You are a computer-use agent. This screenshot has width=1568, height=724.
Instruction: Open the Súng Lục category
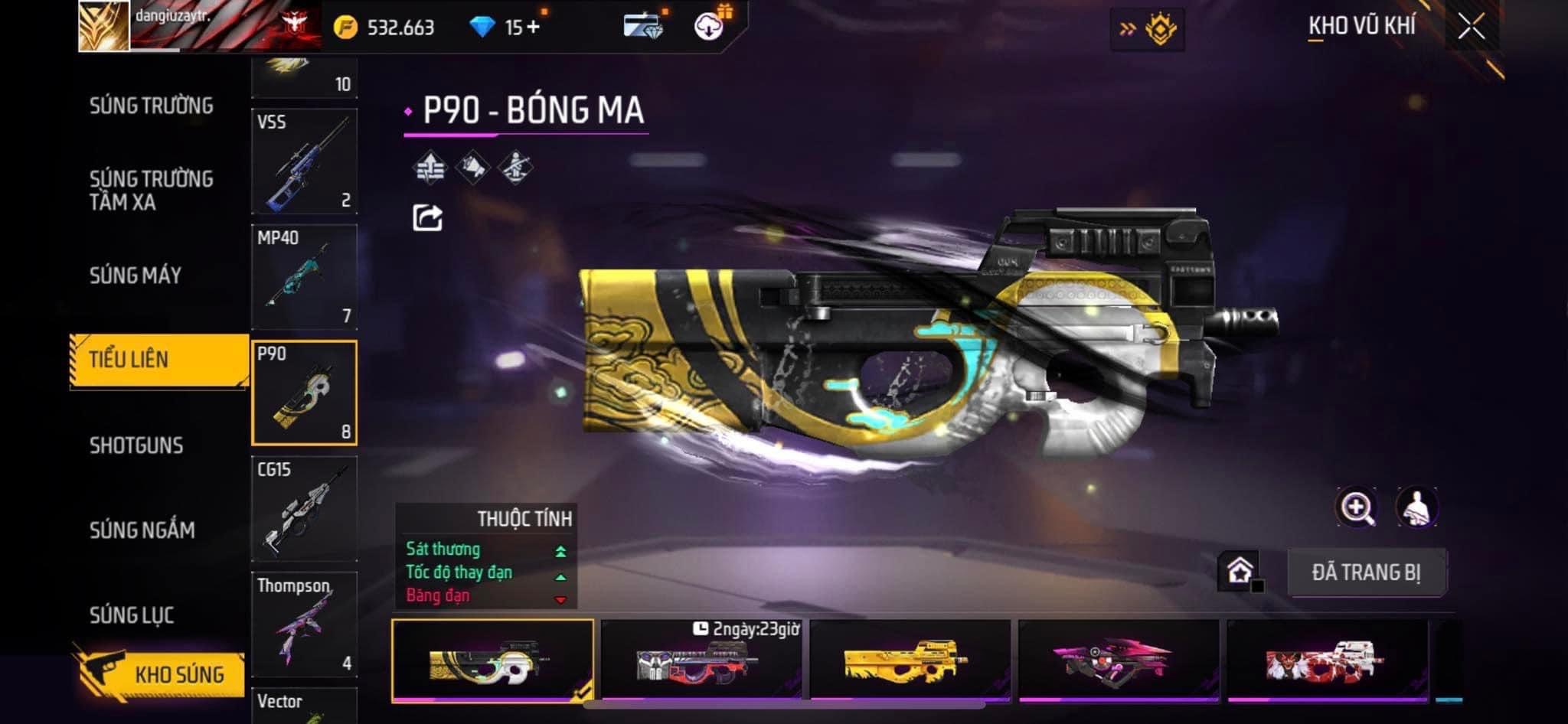[x=132, y=615]
